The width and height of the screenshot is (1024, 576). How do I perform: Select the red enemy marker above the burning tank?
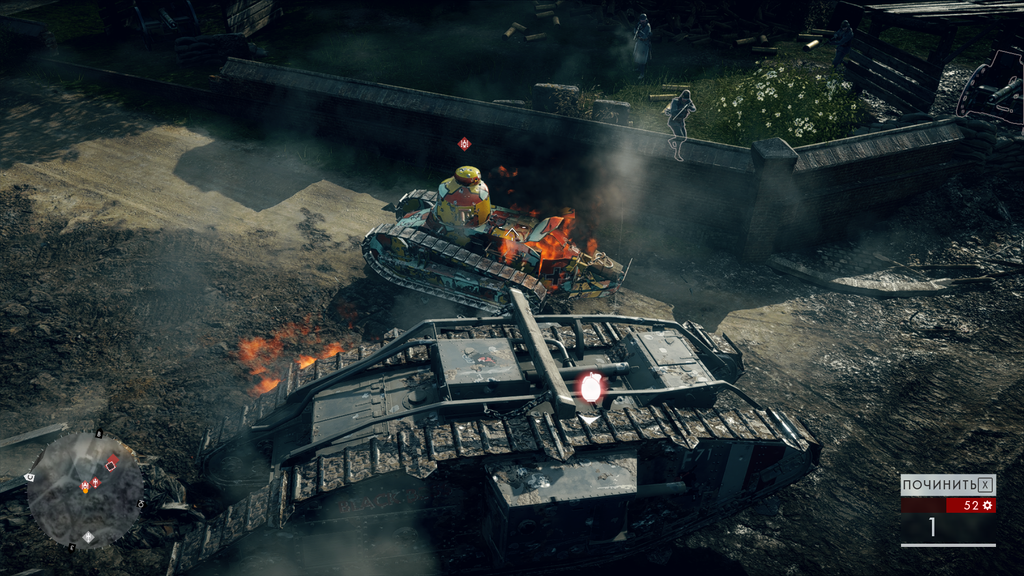pyautogui.click(x=464, y=144)
